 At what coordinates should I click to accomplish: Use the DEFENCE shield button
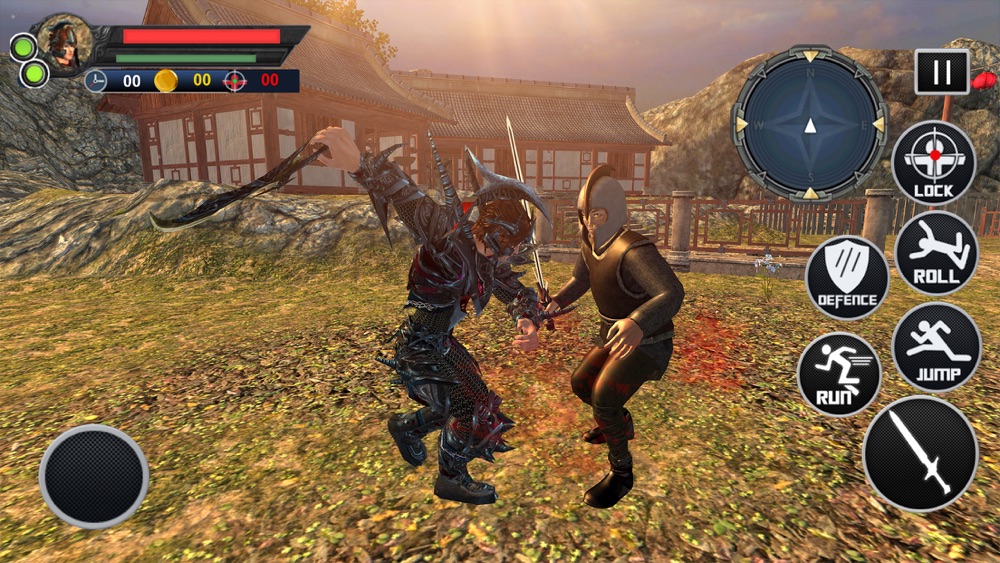coord(847,277)
